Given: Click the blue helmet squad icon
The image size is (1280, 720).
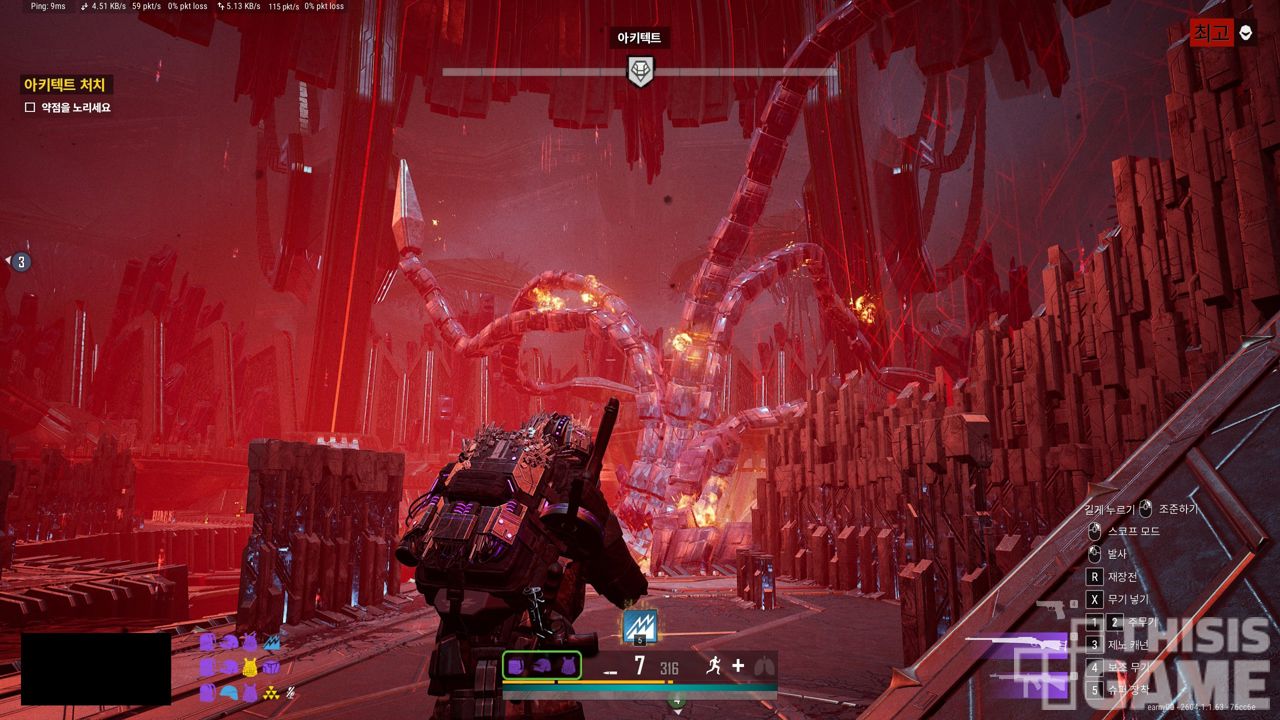Looking at the screenshot, I should (x=228, y=692).
